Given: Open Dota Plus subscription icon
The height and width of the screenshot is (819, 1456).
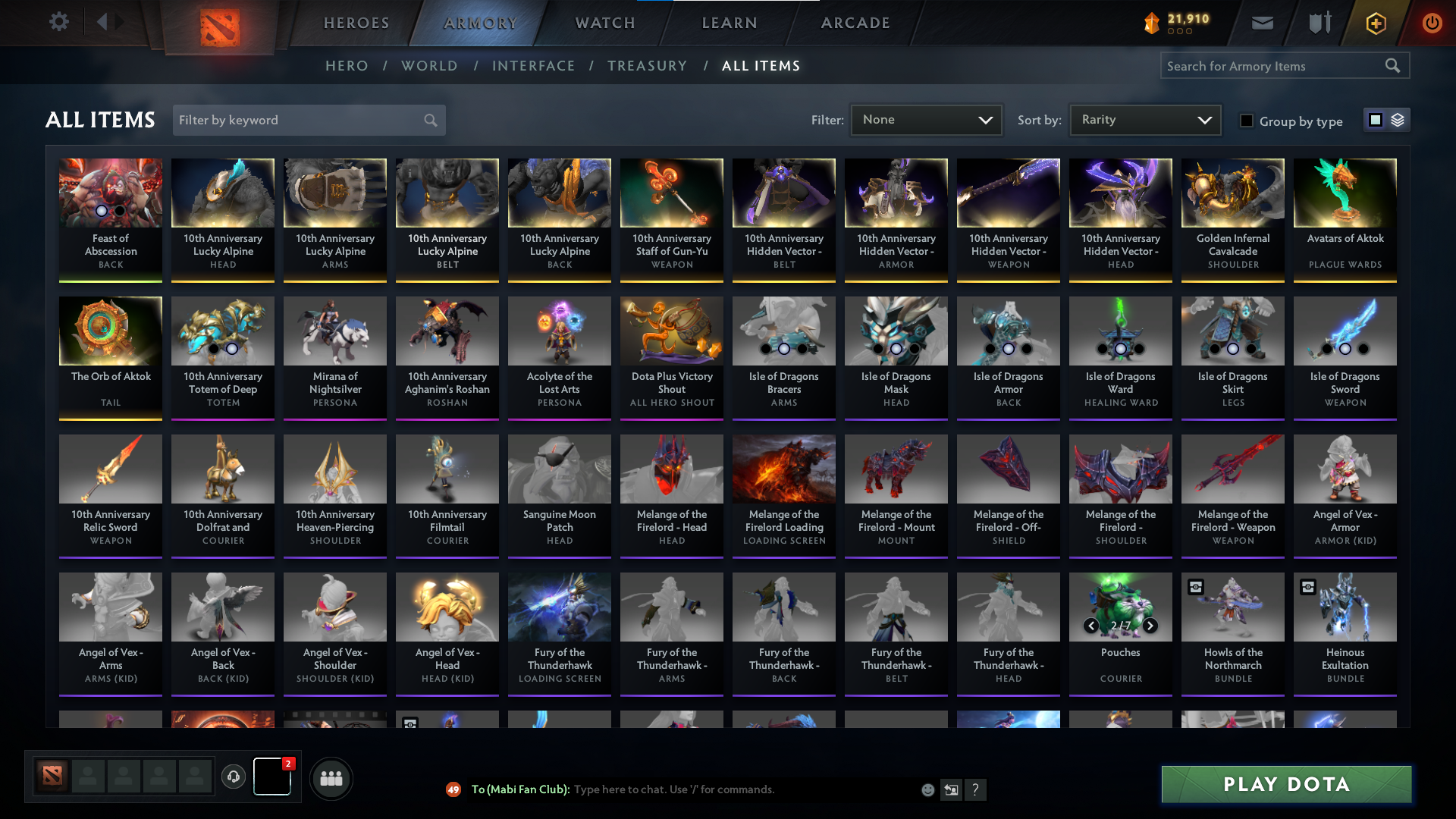Looking at the screenshot, I should click(1374, 22).
